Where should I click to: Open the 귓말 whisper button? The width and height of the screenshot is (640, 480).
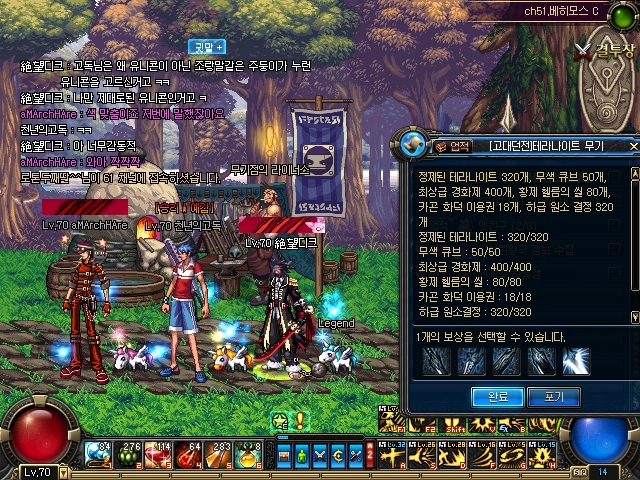pos(205,46)
